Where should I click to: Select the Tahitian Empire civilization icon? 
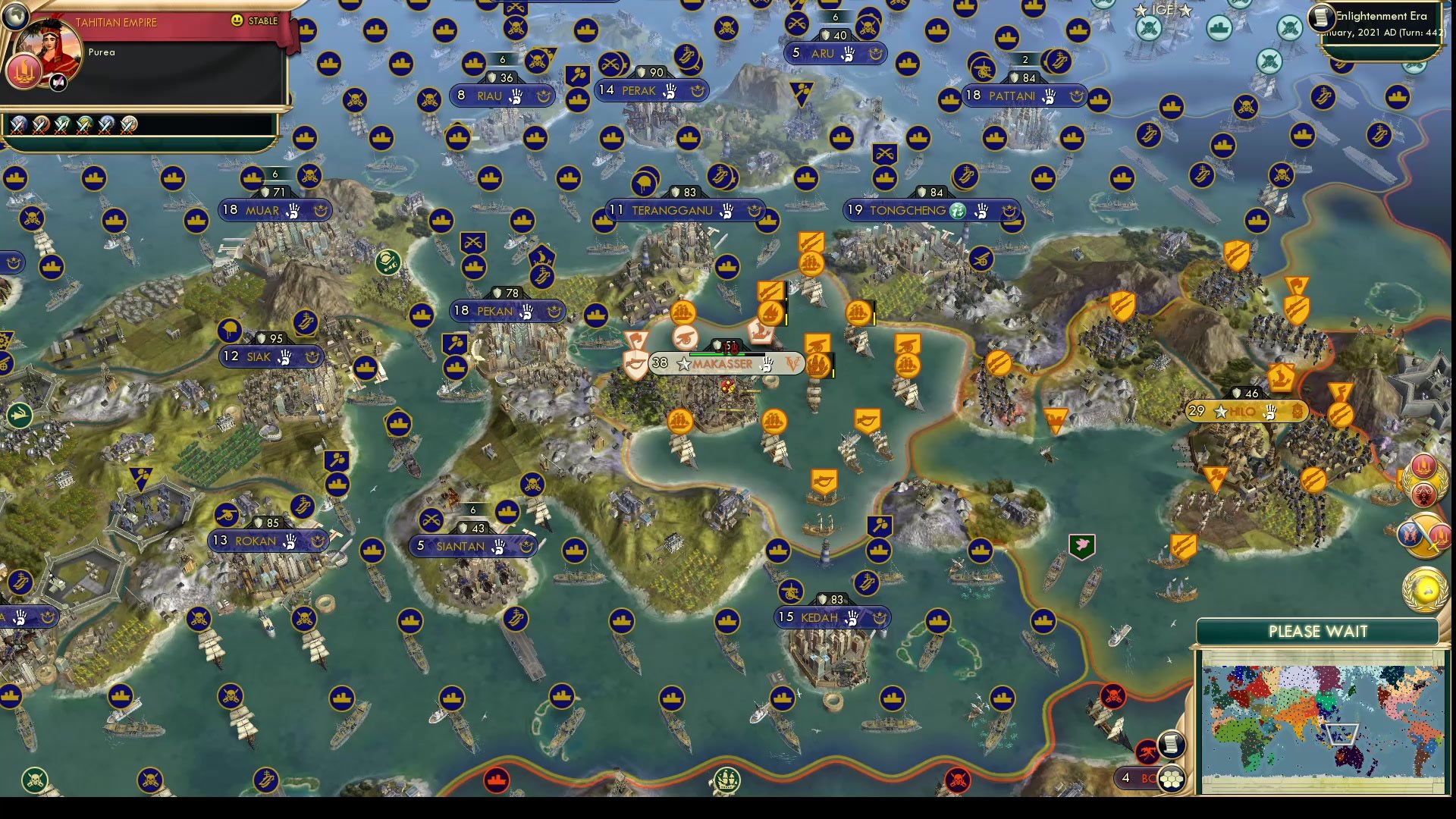pyautogui.click(x=24, y=71)
